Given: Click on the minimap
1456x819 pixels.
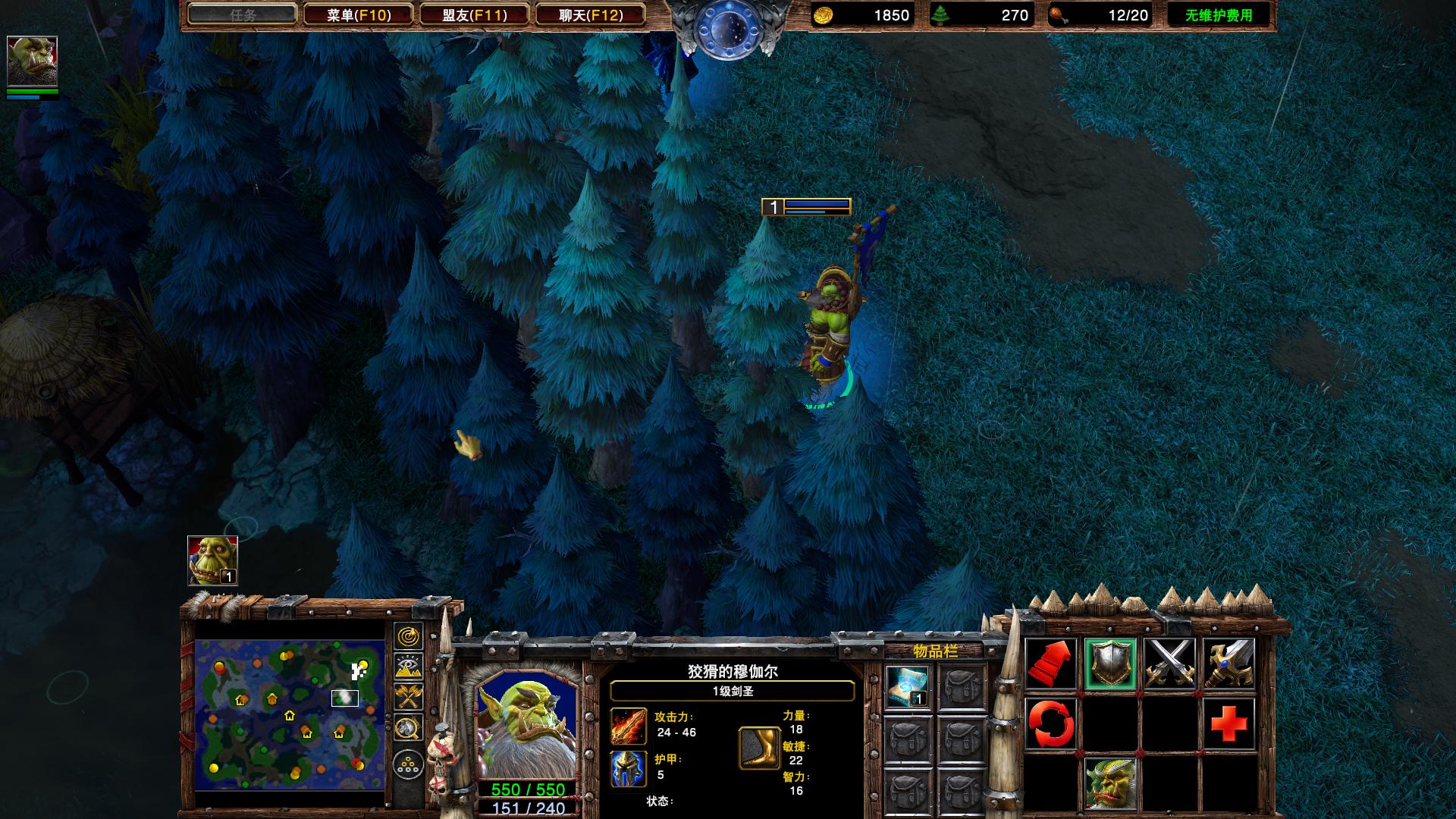Looking at the screenshot, I should point(290,714).
